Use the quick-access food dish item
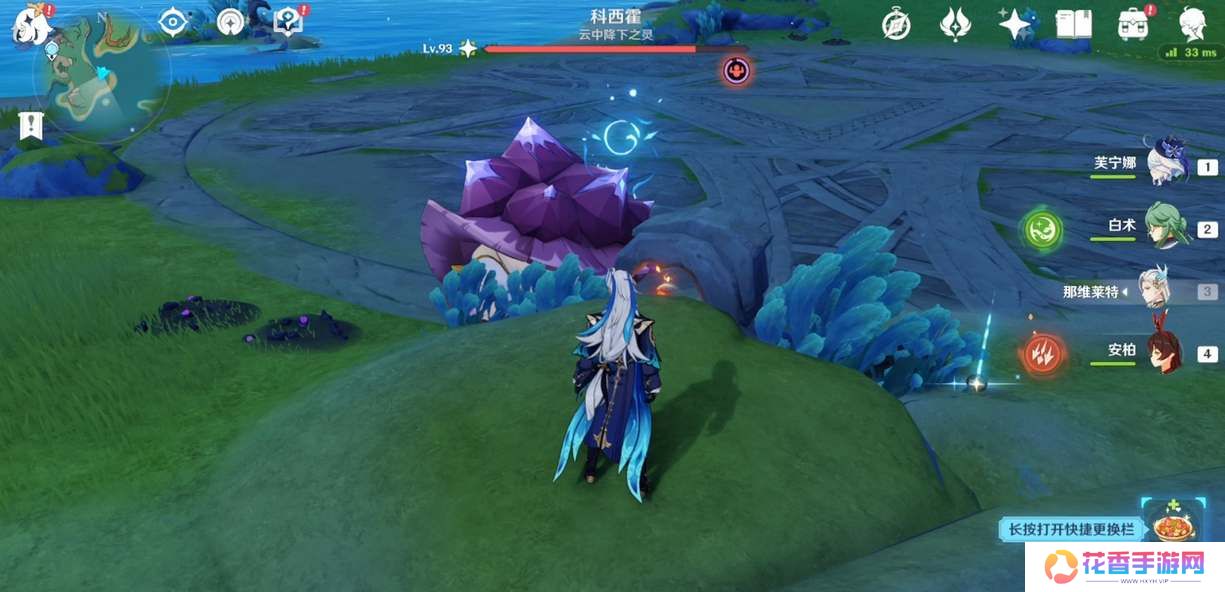Viewport: 1225px width, 592px height. [1171, 524]
